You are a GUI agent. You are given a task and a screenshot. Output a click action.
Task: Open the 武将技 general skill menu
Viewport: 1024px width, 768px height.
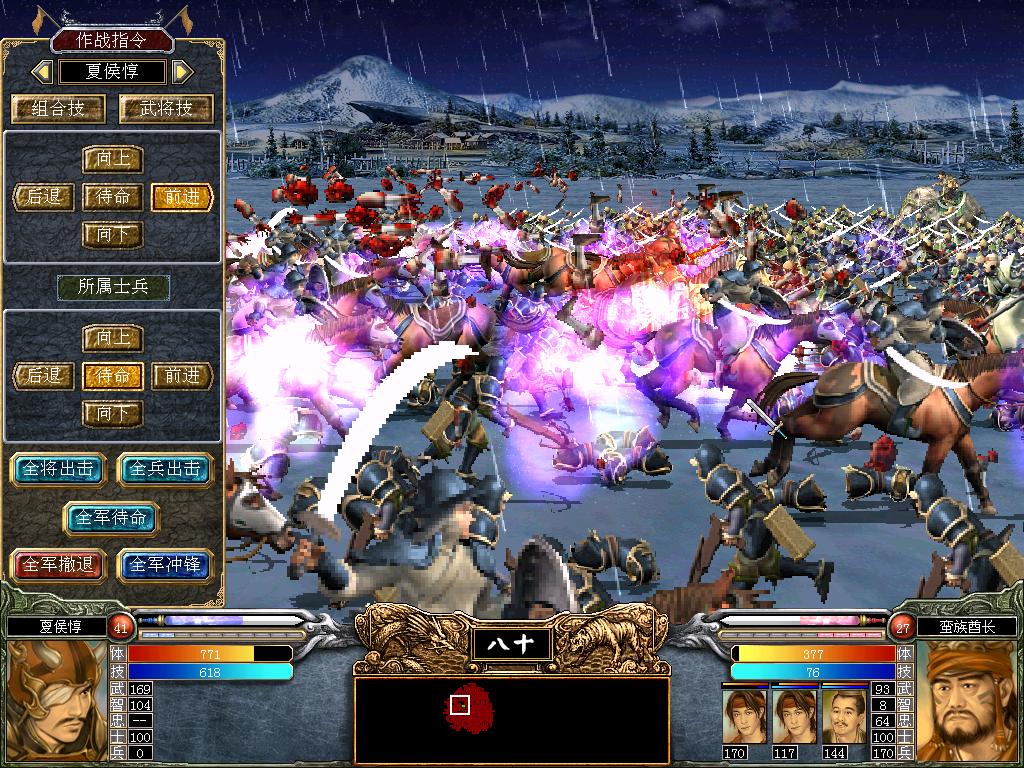tap(167, 108)
